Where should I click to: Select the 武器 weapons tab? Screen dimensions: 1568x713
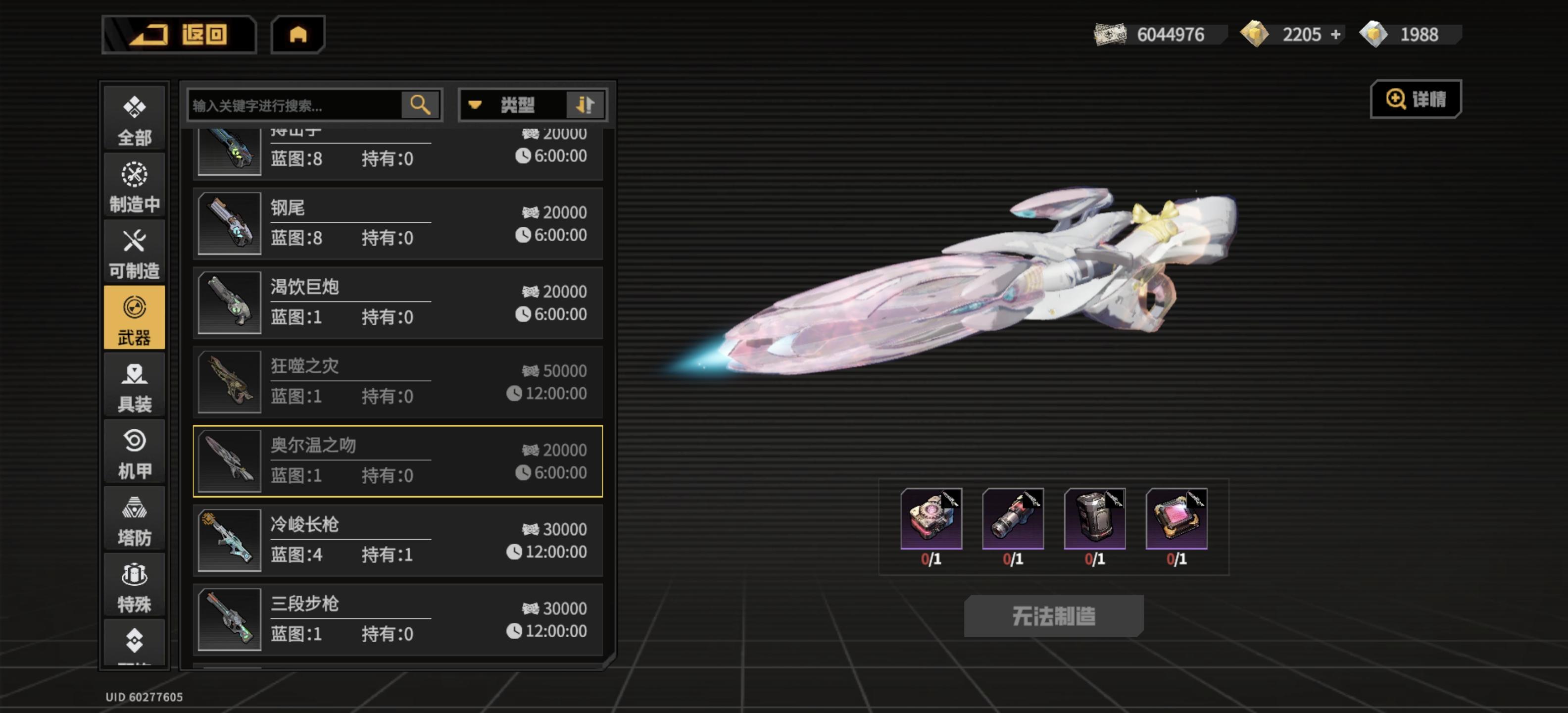tap(135, 318)
